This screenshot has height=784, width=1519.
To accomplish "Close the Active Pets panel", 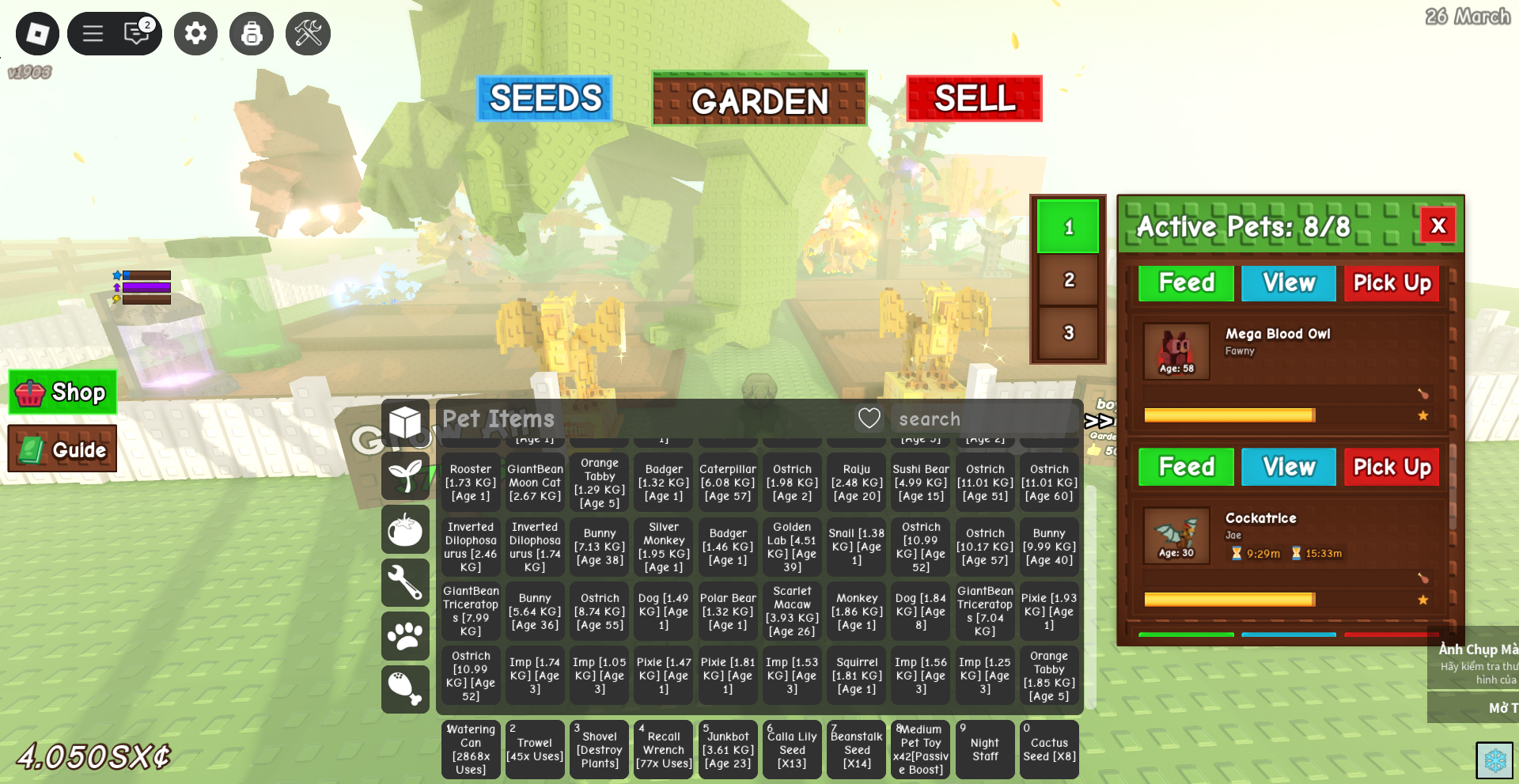I will [1438, 226].
